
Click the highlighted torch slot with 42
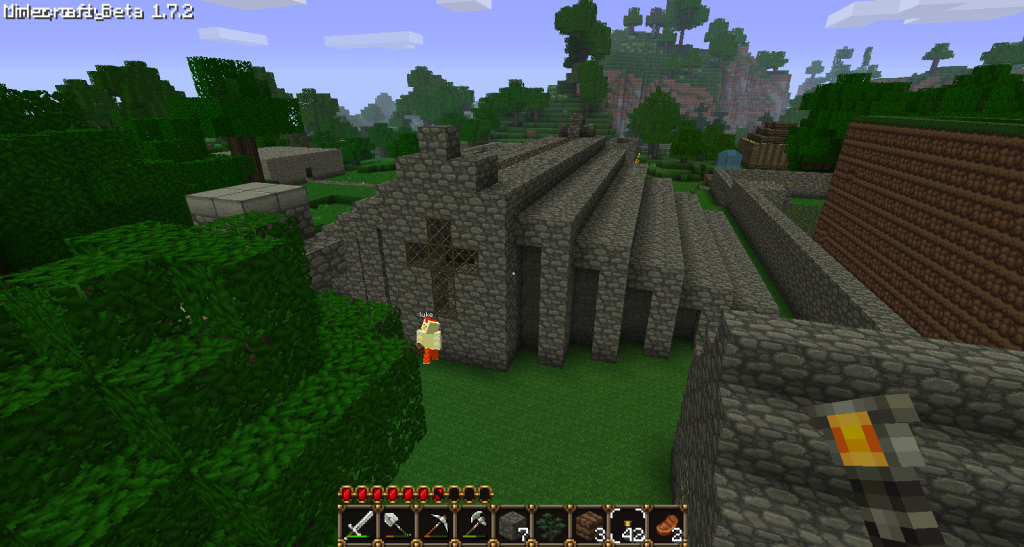point(627,524)
